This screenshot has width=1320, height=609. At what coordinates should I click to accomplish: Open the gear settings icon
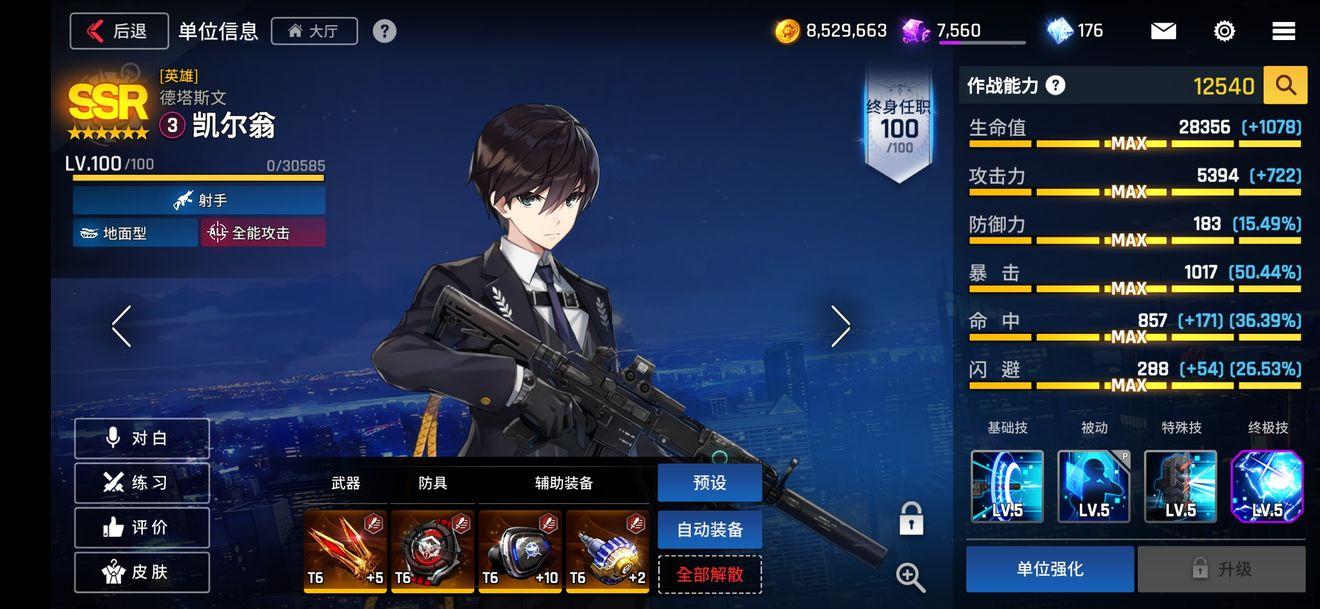coord(1224,31)
